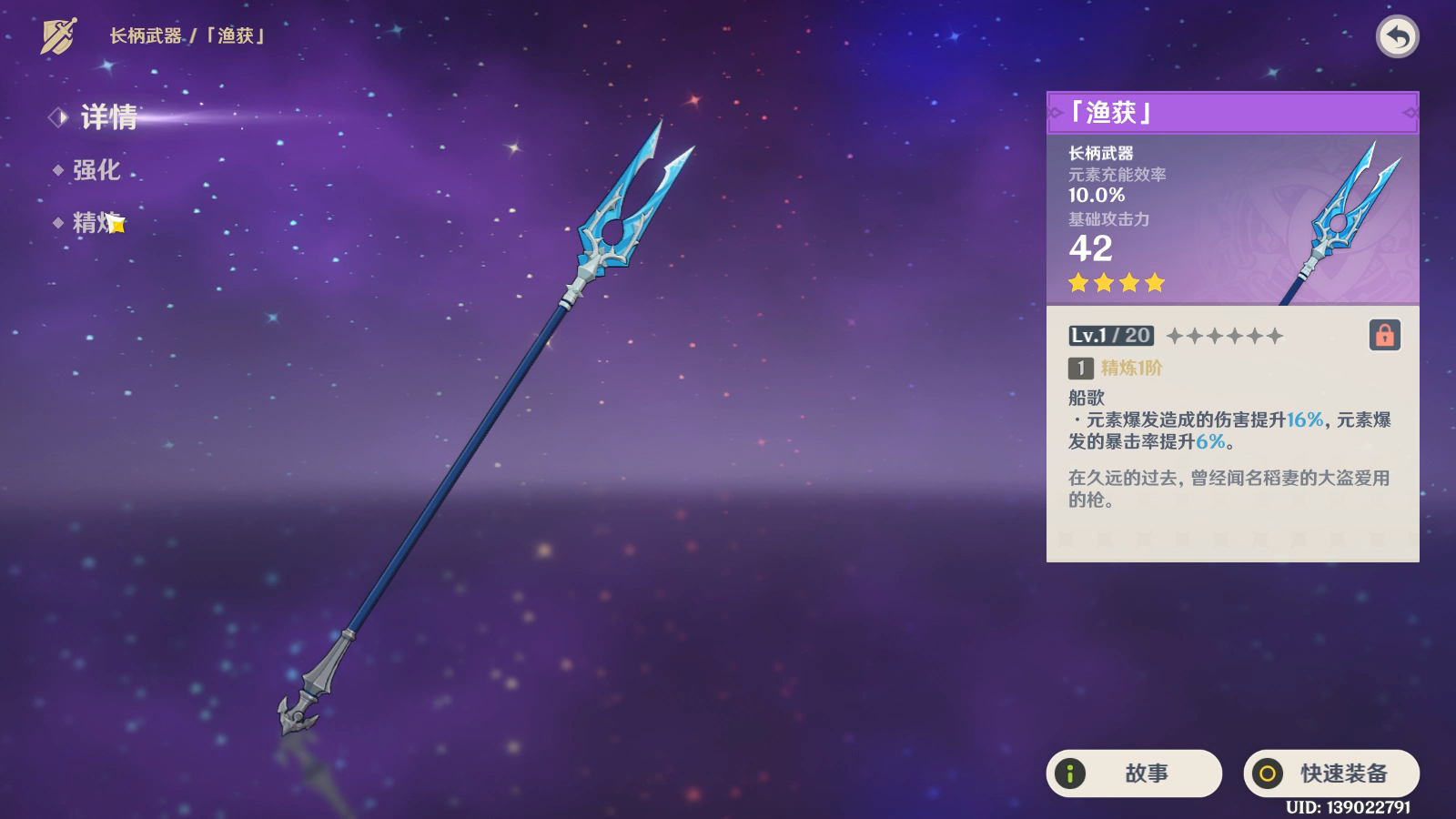
Task: Open the 强化 enhance tab
Action: (96, 170)
